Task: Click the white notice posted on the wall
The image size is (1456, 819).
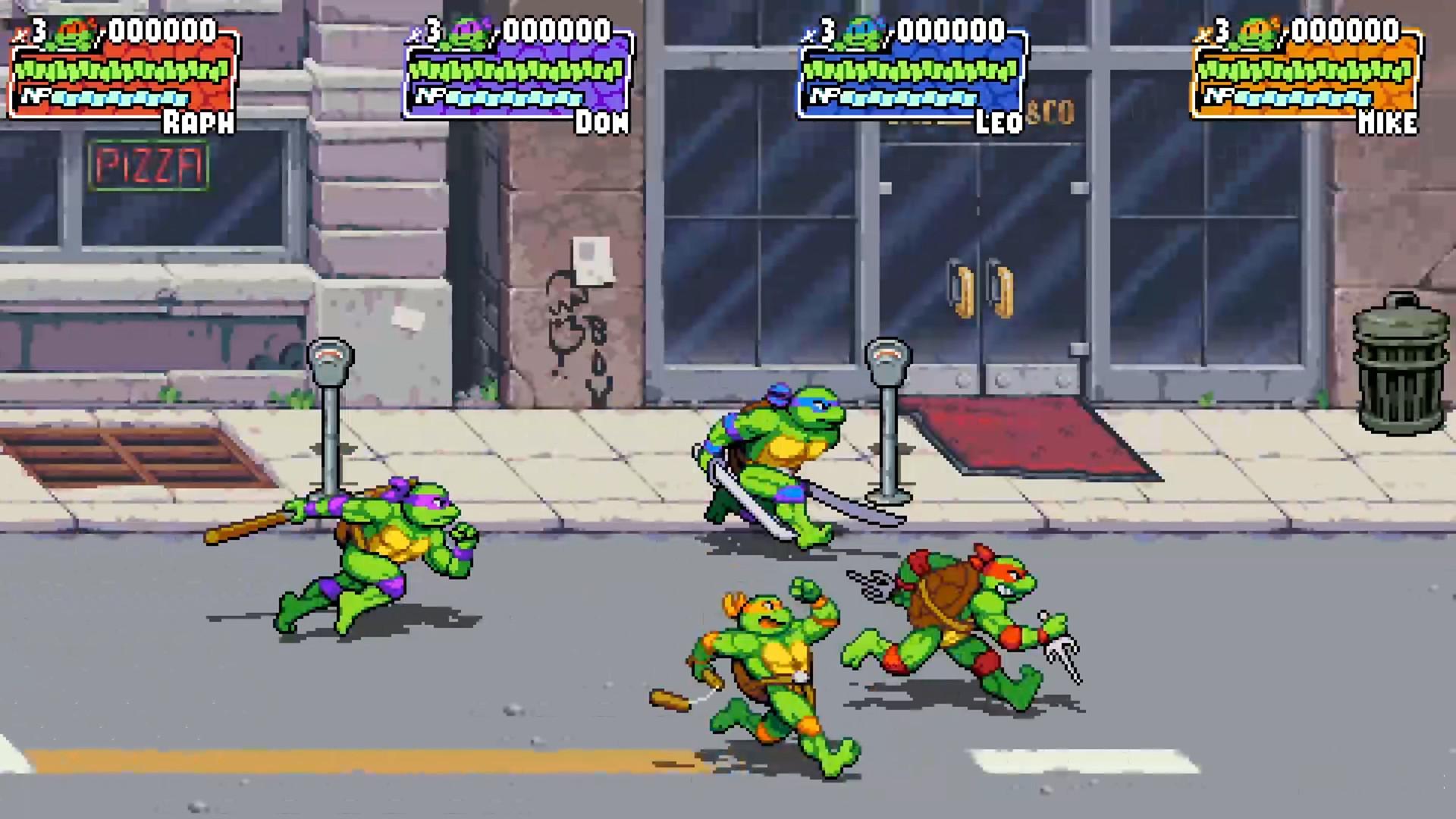Action: pos(591,257)
